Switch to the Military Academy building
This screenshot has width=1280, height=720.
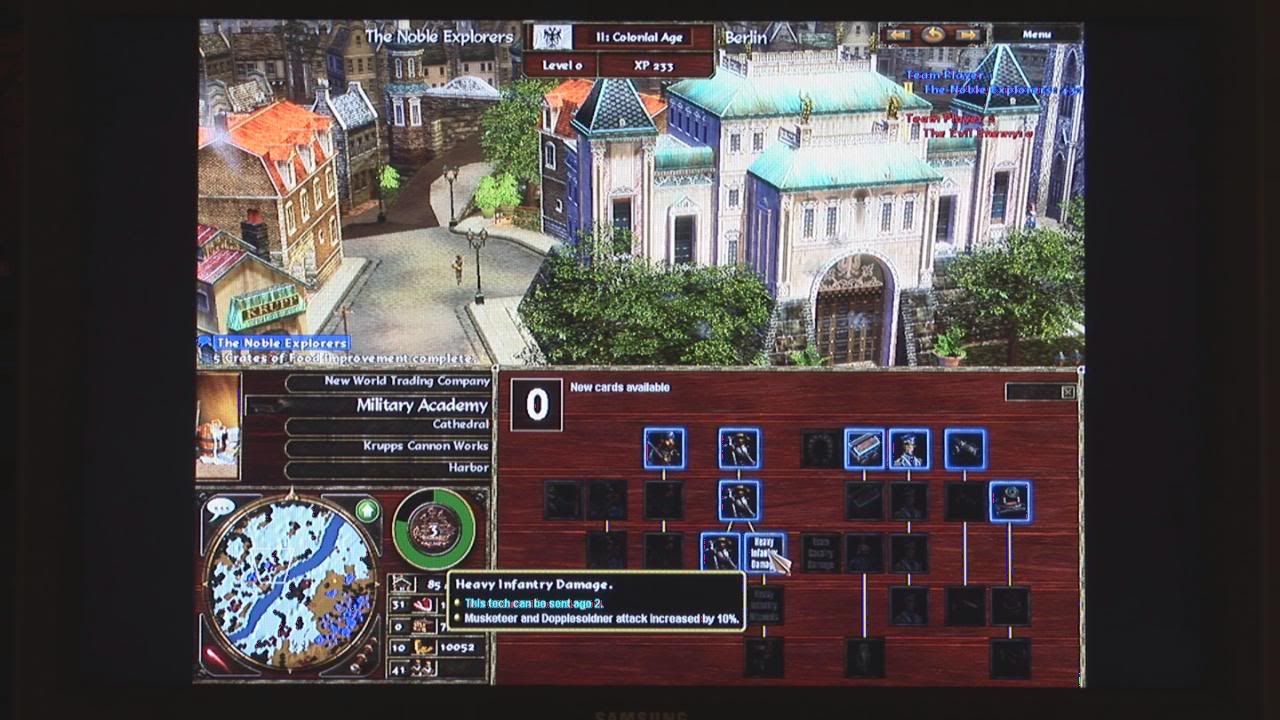[388, 405]
